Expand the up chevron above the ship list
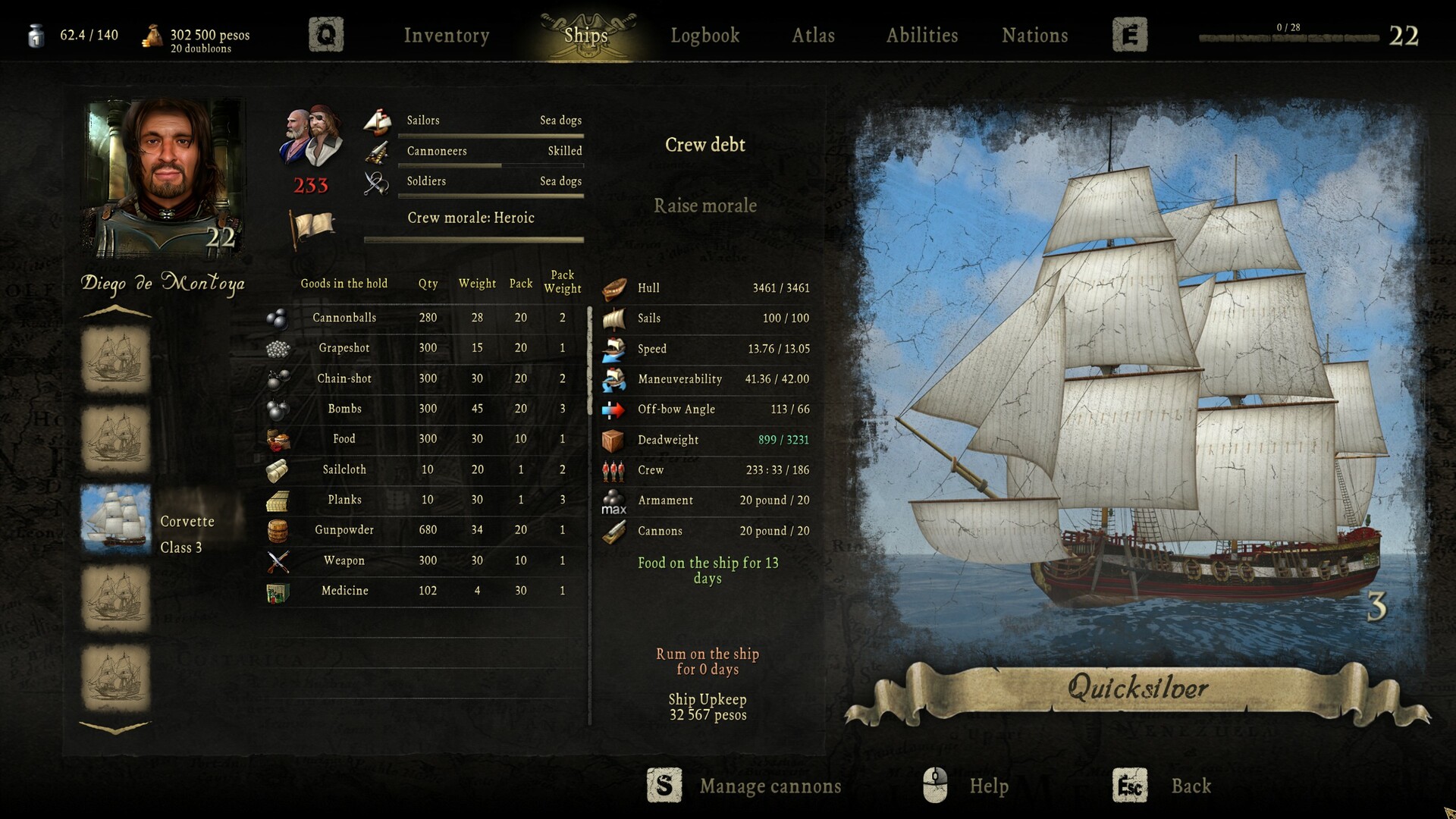This screenshot has height=819, width=1456. (x=115, y=309)
